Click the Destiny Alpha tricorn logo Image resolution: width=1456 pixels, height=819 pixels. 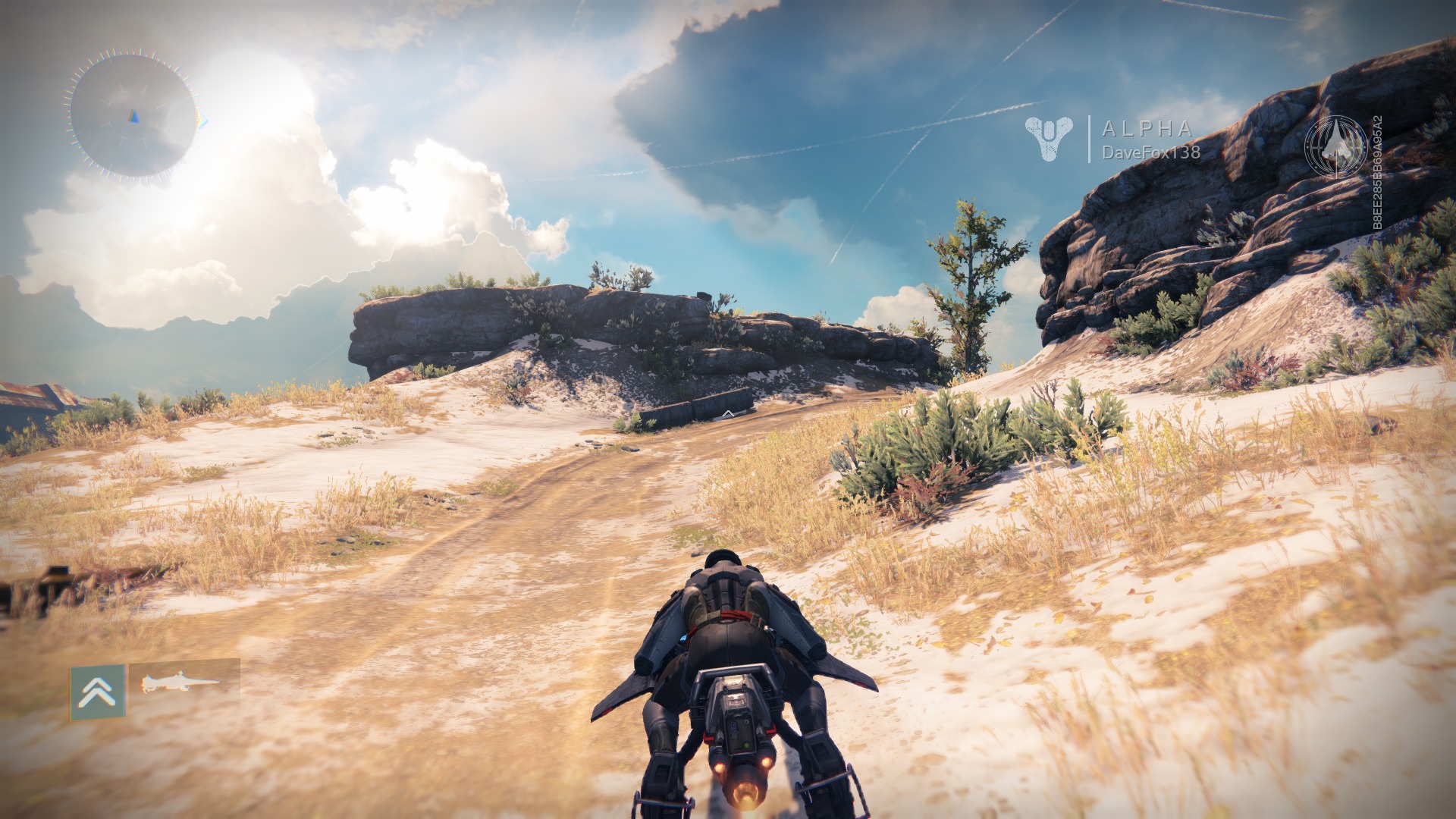coord(1048,137)
